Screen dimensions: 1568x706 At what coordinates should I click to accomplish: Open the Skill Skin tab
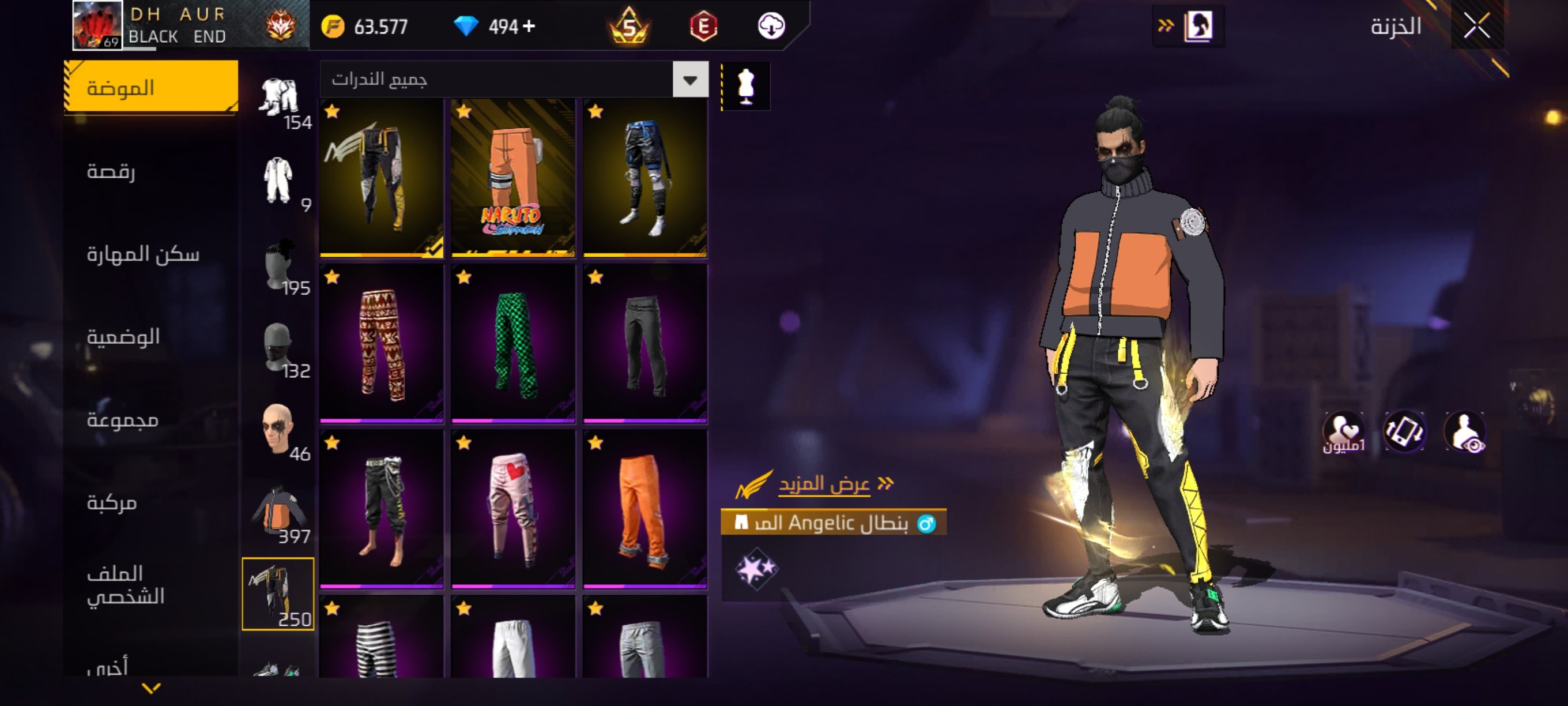click(142, 254)
